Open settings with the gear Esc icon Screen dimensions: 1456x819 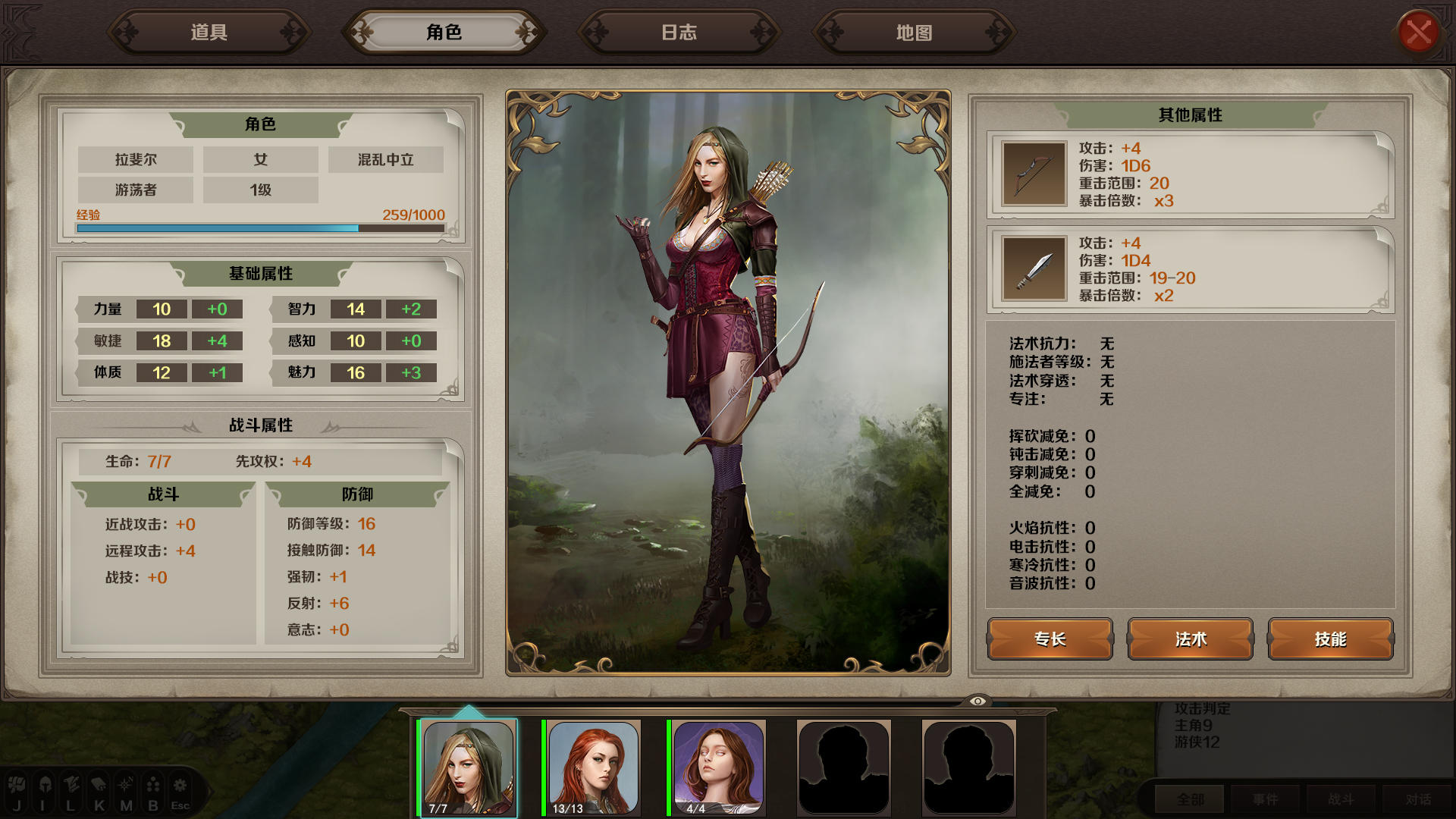[x=179, y=785]
